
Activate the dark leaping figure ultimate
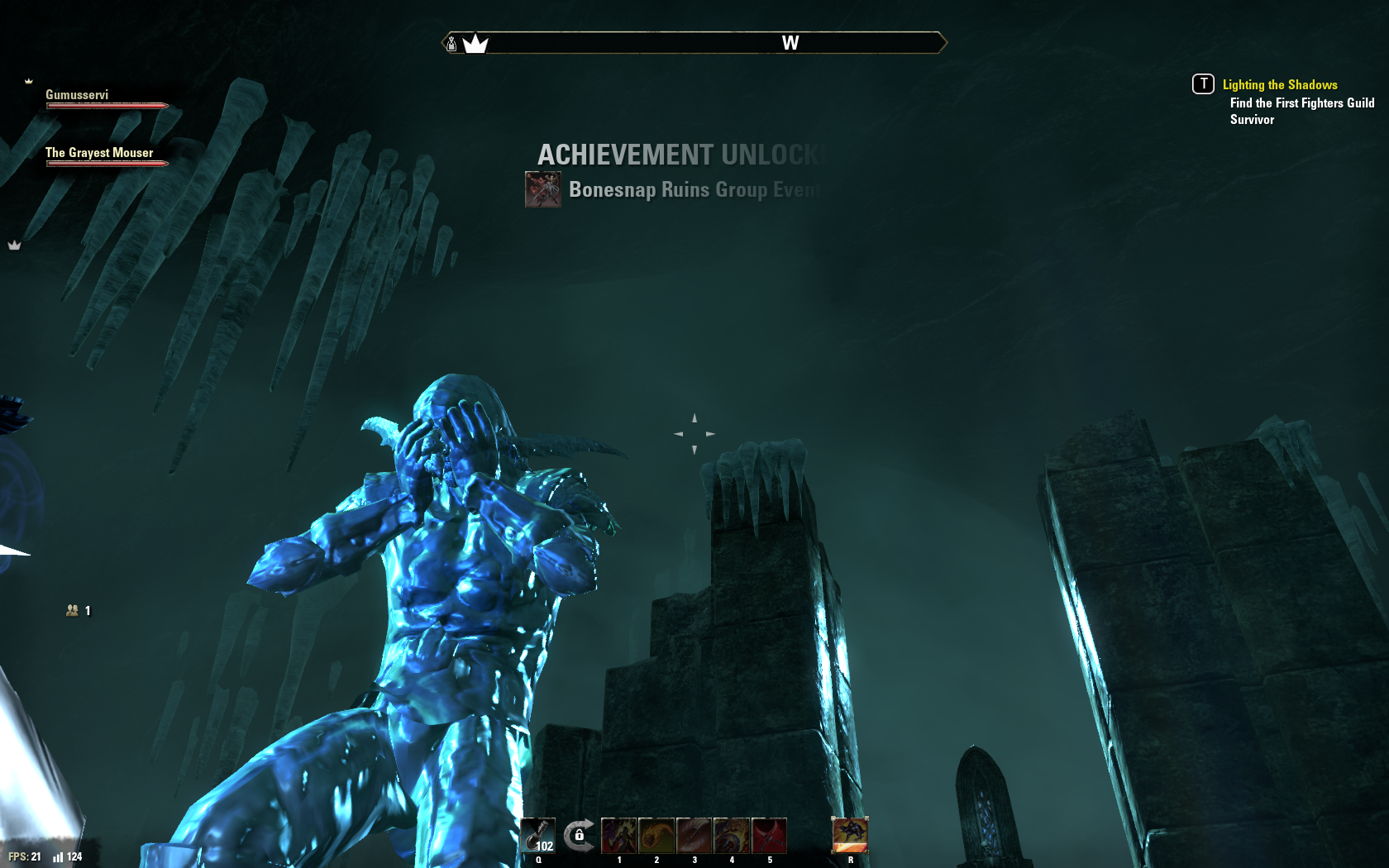coord(850,835)
